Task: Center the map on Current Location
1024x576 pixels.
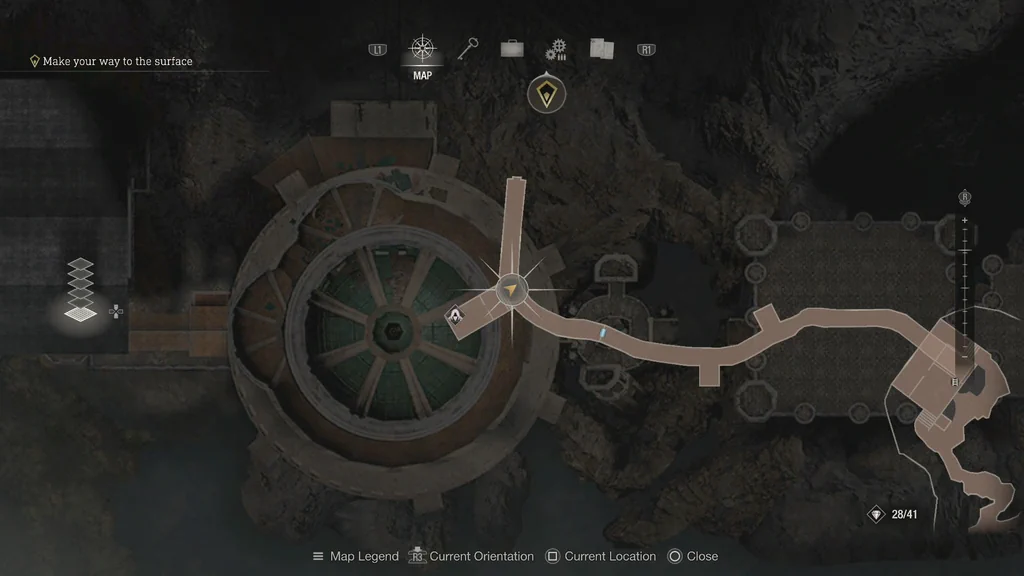Action: (x=600, y=556)
